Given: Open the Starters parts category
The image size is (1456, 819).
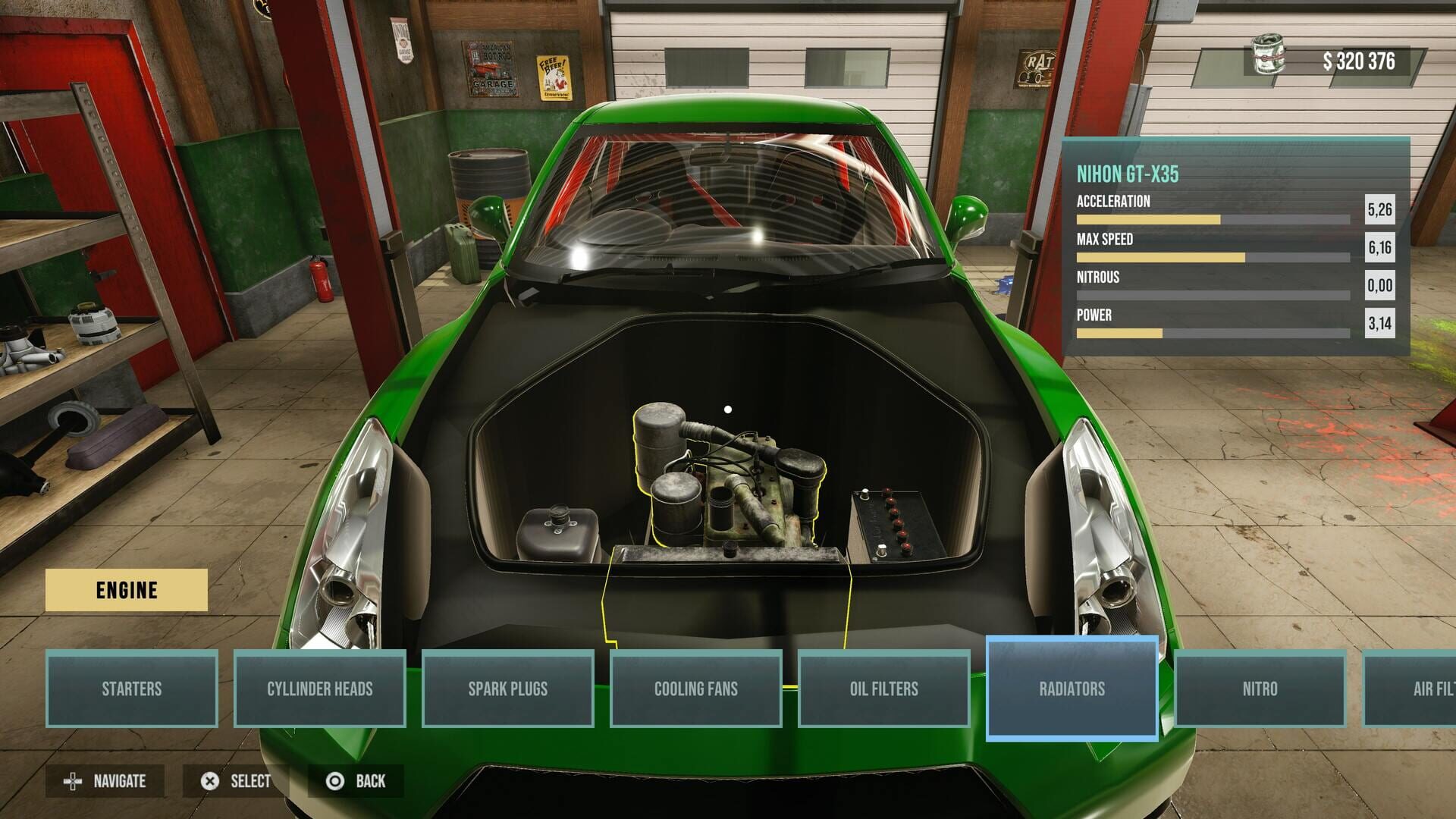Looking at the screenshot, I should pyautogui.click(x=133, y=689).
